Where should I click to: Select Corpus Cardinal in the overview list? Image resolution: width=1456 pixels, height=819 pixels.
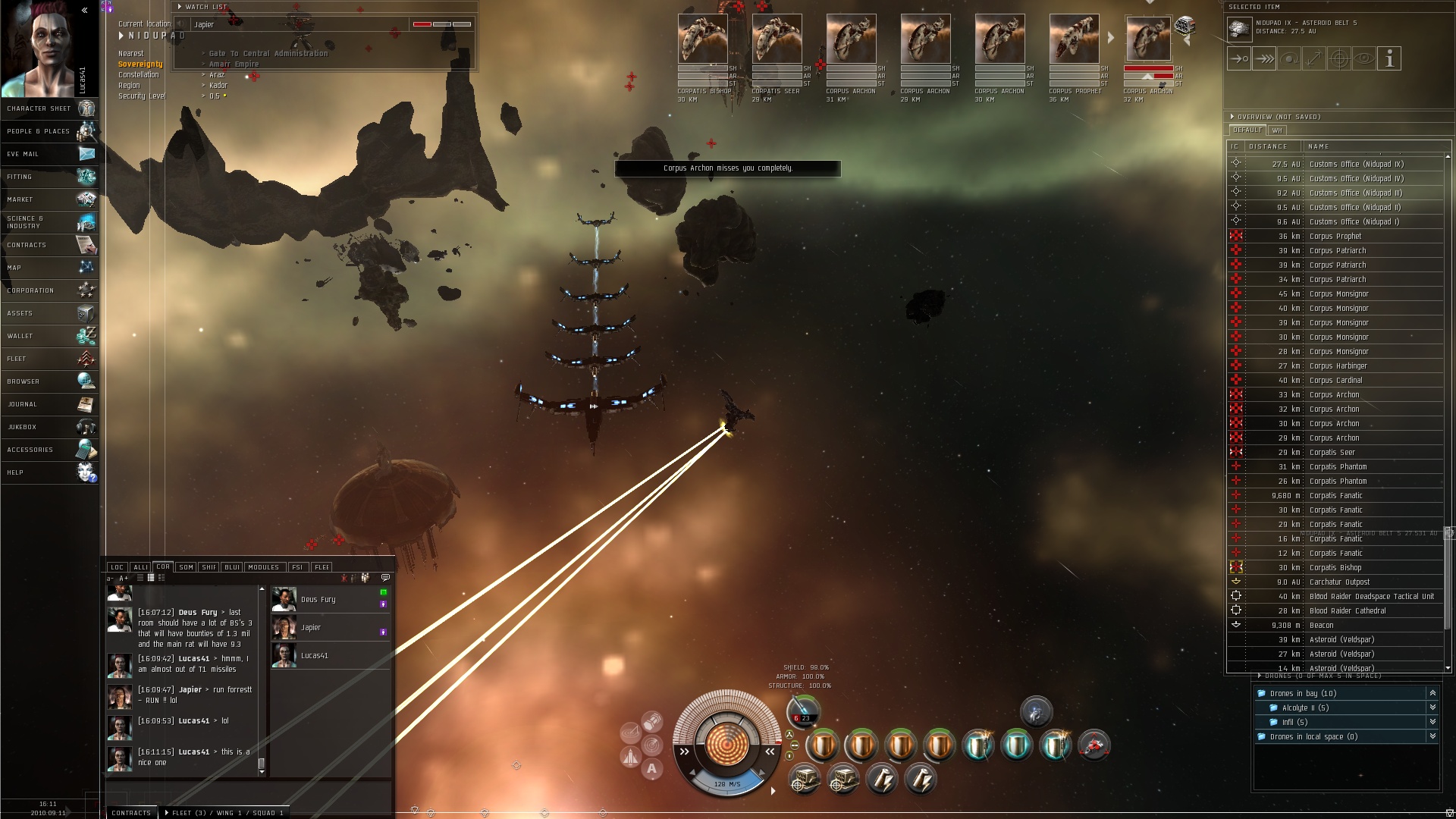click(1335, 380)
